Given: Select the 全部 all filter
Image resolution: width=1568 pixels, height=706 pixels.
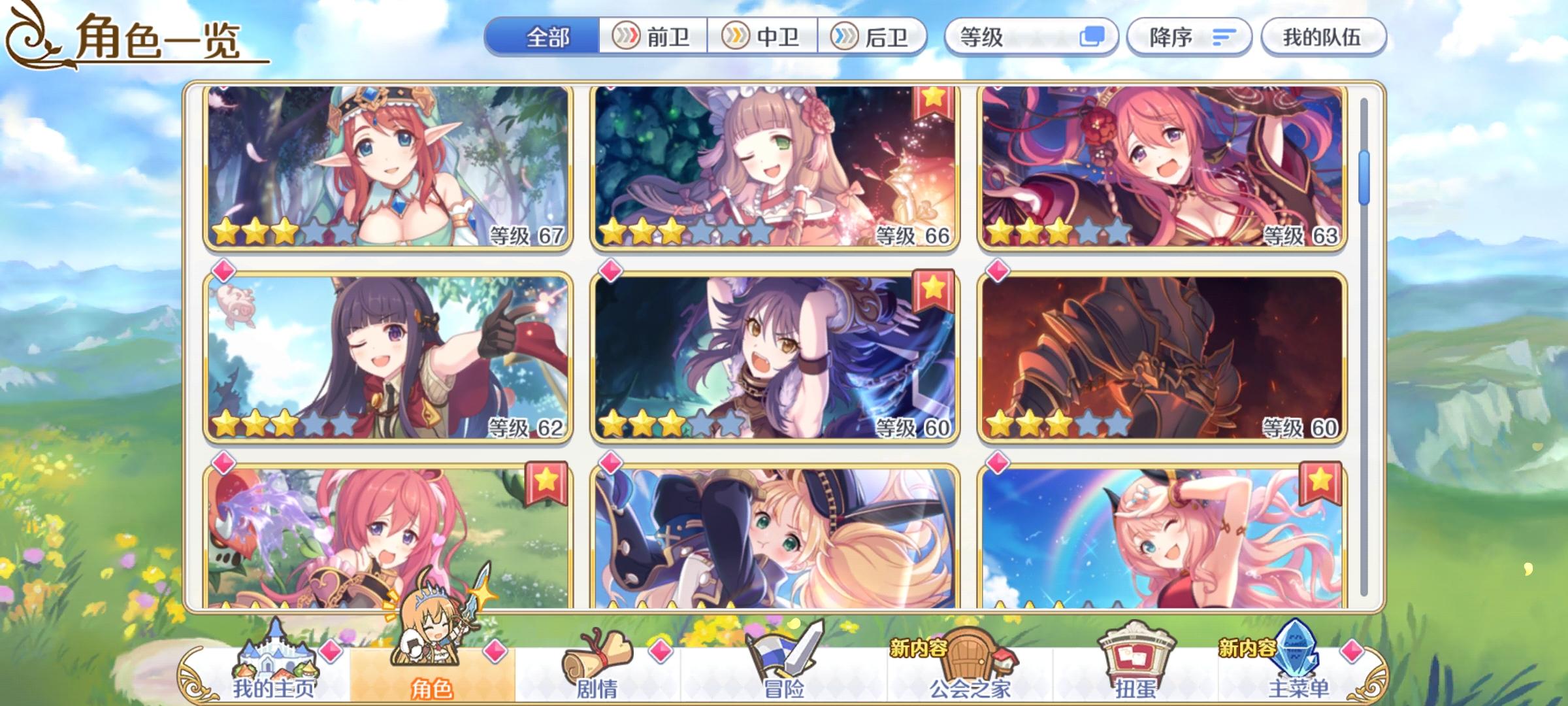Looking at the screenshot, I should pyautogui.click(x=547, y=37).
